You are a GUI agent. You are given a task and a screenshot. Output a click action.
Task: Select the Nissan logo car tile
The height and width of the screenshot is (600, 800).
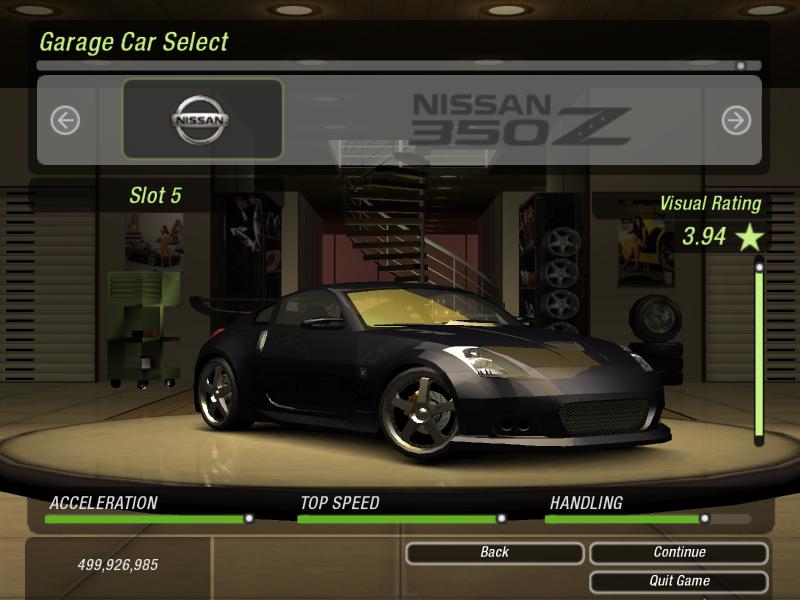pos(202,120)
